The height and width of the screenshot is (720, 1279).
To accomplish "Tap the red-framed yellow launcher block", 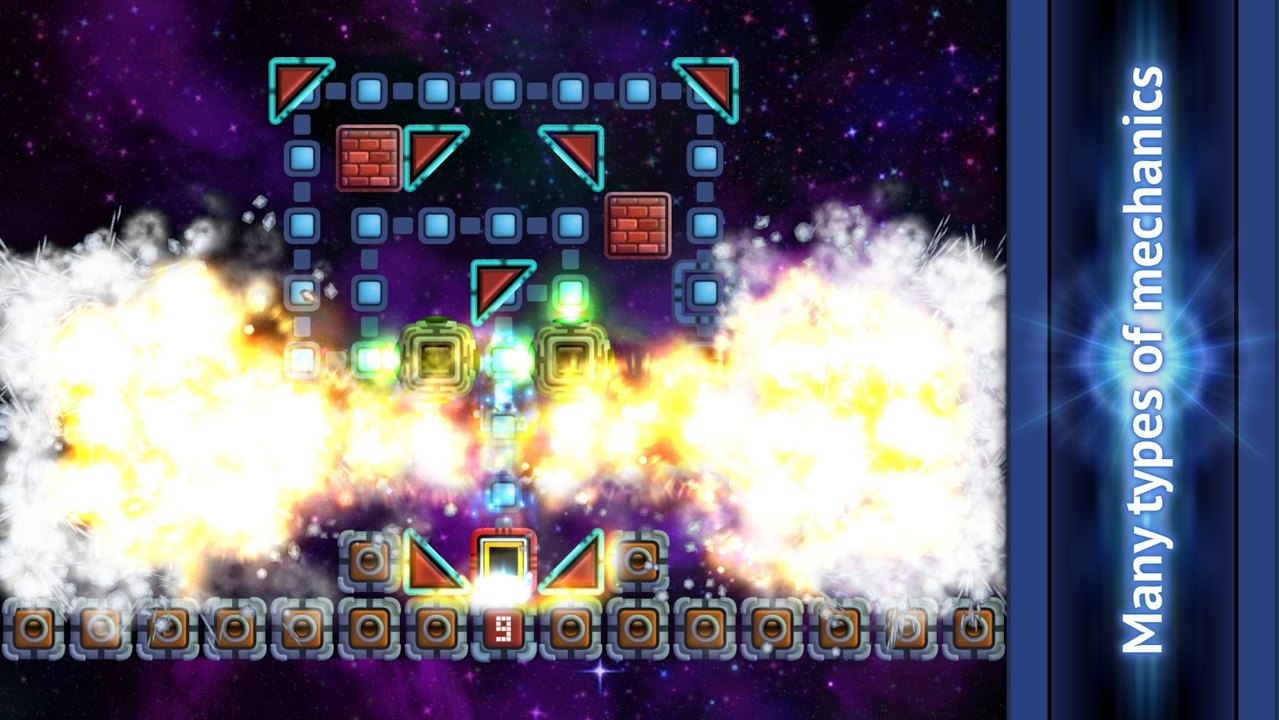I will point(503,560).
